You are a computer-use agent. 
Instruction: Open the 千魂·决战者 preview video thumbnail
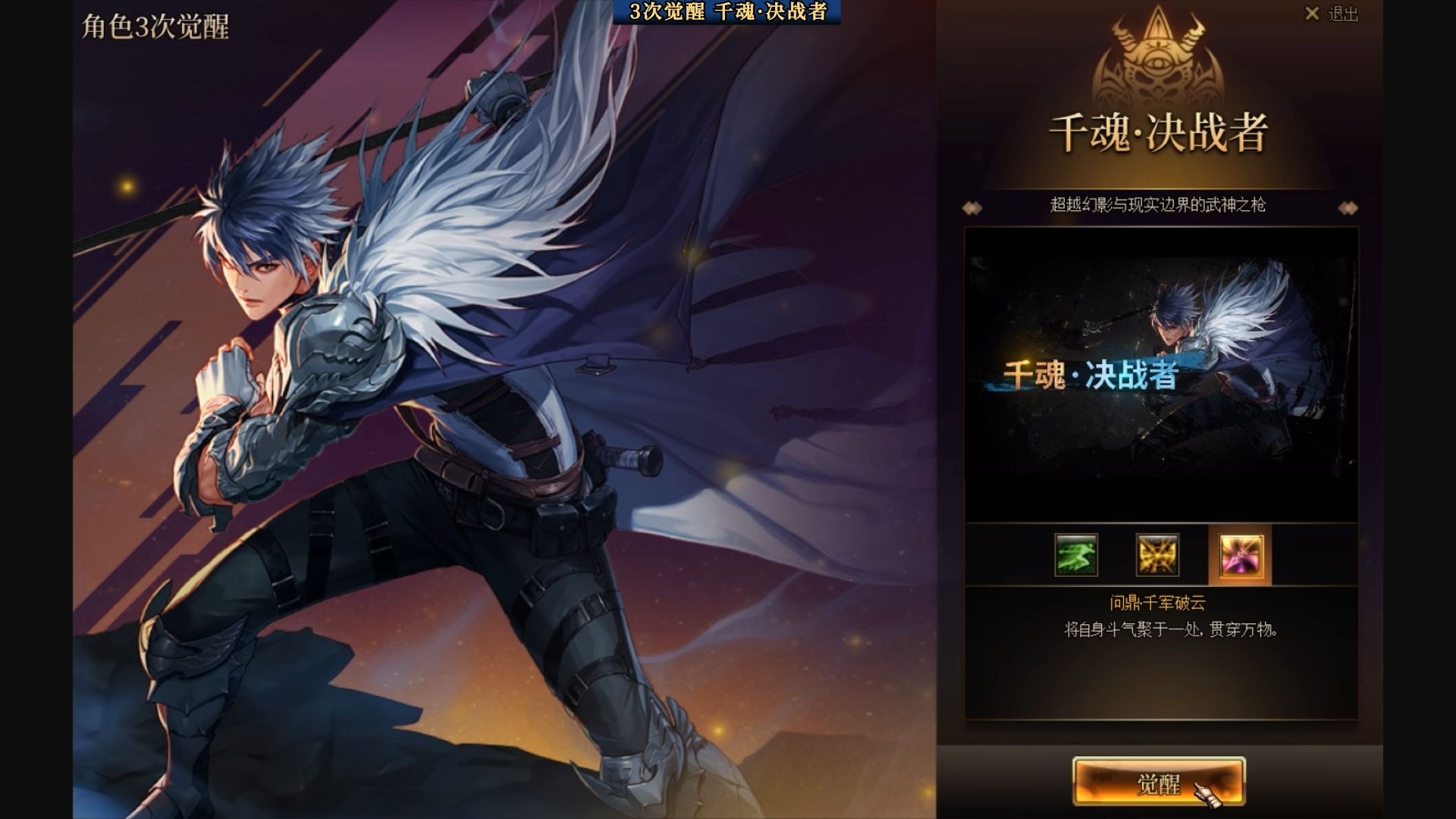1161,375
